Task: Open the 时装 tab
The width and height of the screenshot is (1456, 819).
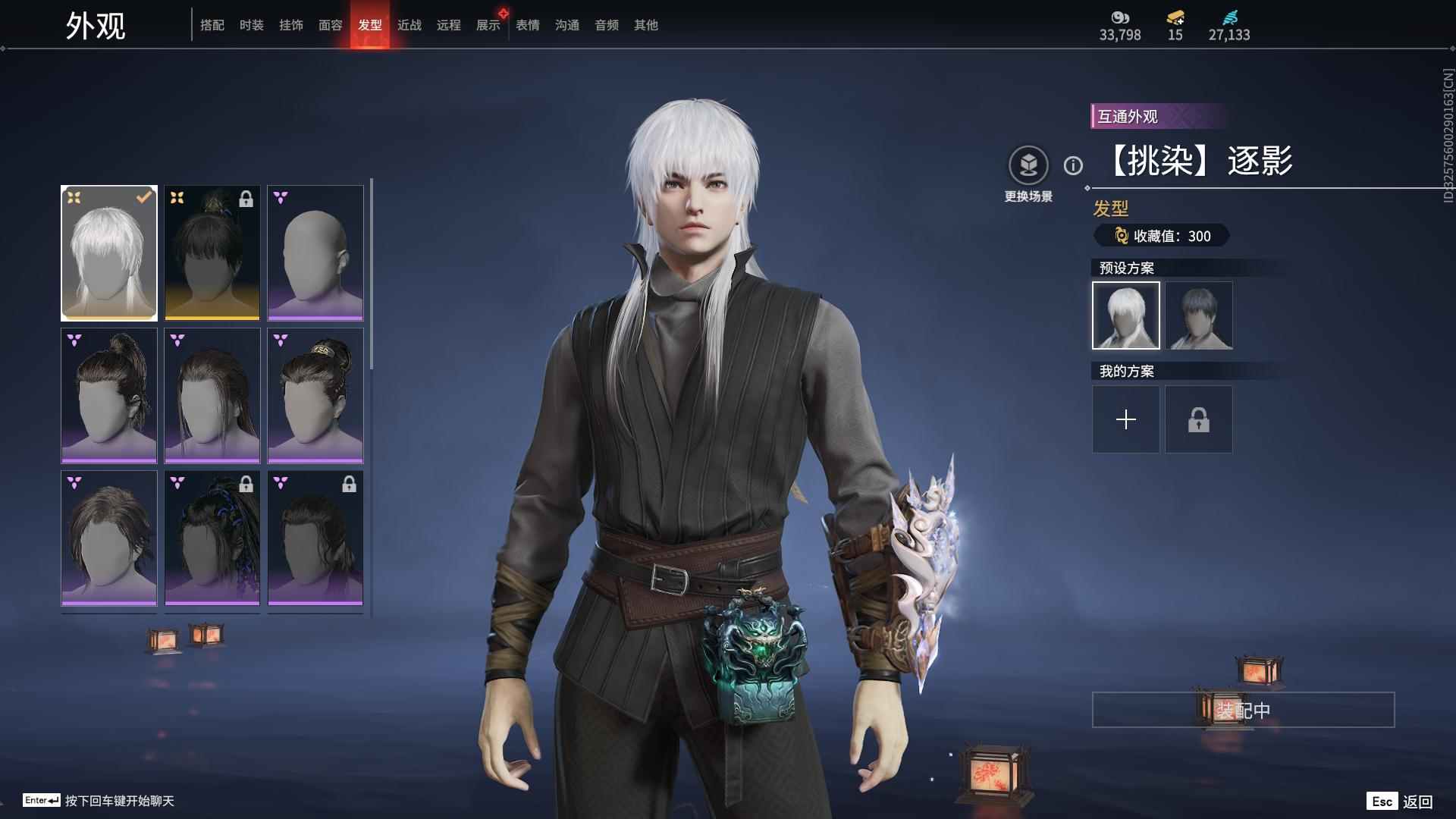Action: tap(251, 25)
